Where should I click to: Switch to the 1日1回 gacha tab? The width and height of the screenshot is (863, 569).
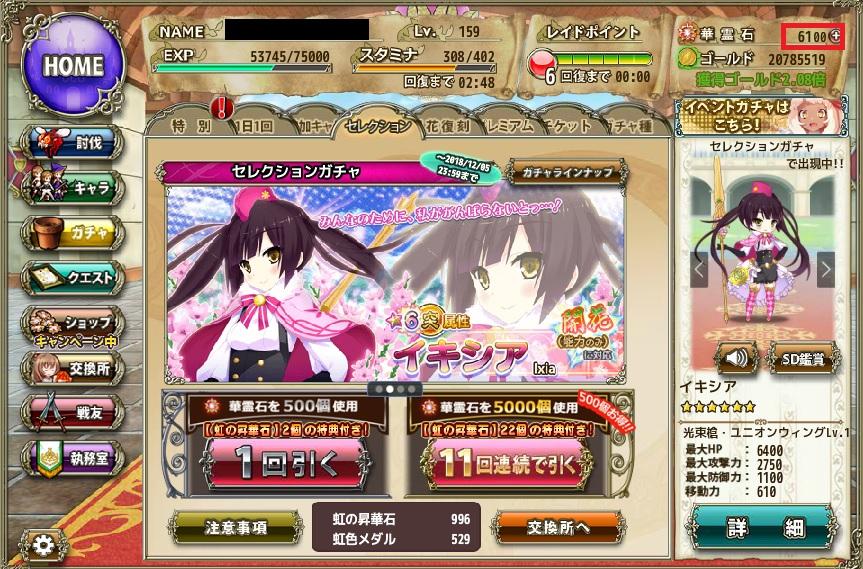pos(250,126)
